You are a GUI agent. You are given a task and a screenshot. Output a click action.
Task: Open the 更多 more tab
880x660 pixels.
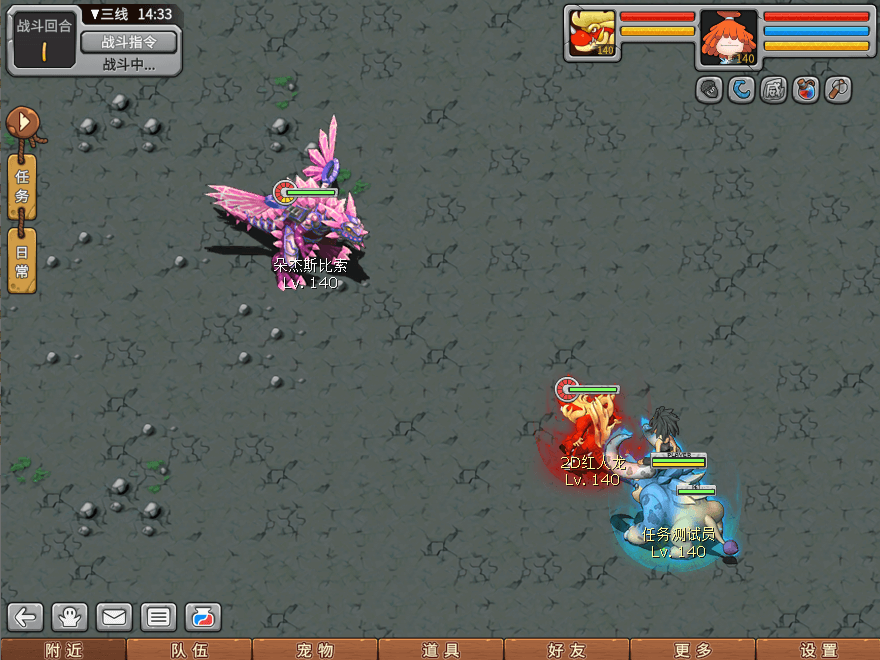692,650
